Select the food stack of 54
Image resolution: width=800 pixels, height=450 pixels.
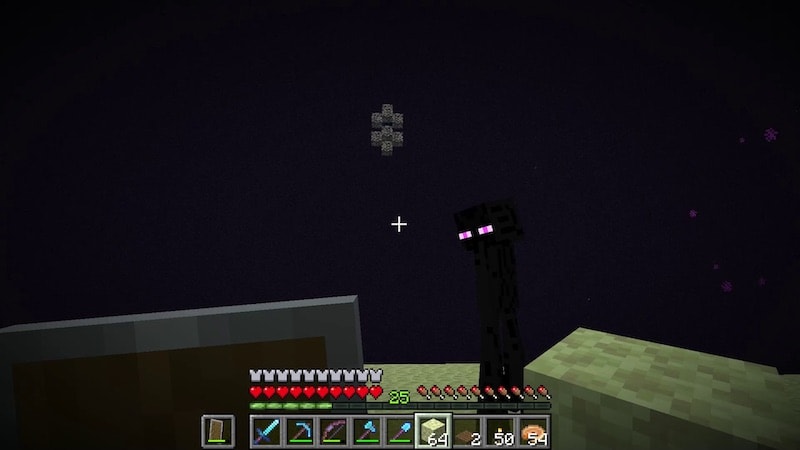pos(535,431)
